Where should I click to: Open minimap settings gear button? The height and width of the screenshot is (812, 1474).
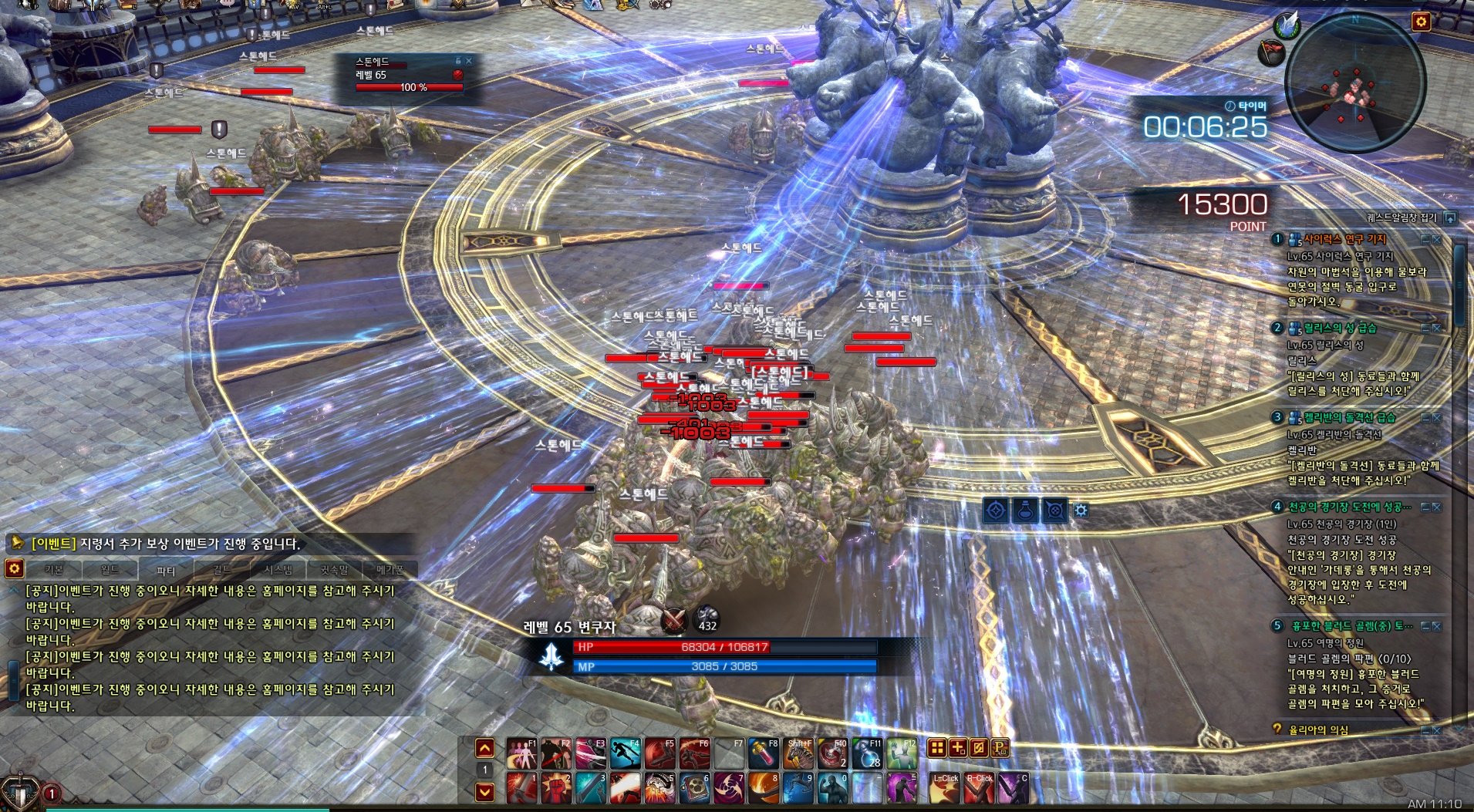tap(1421, 22)
